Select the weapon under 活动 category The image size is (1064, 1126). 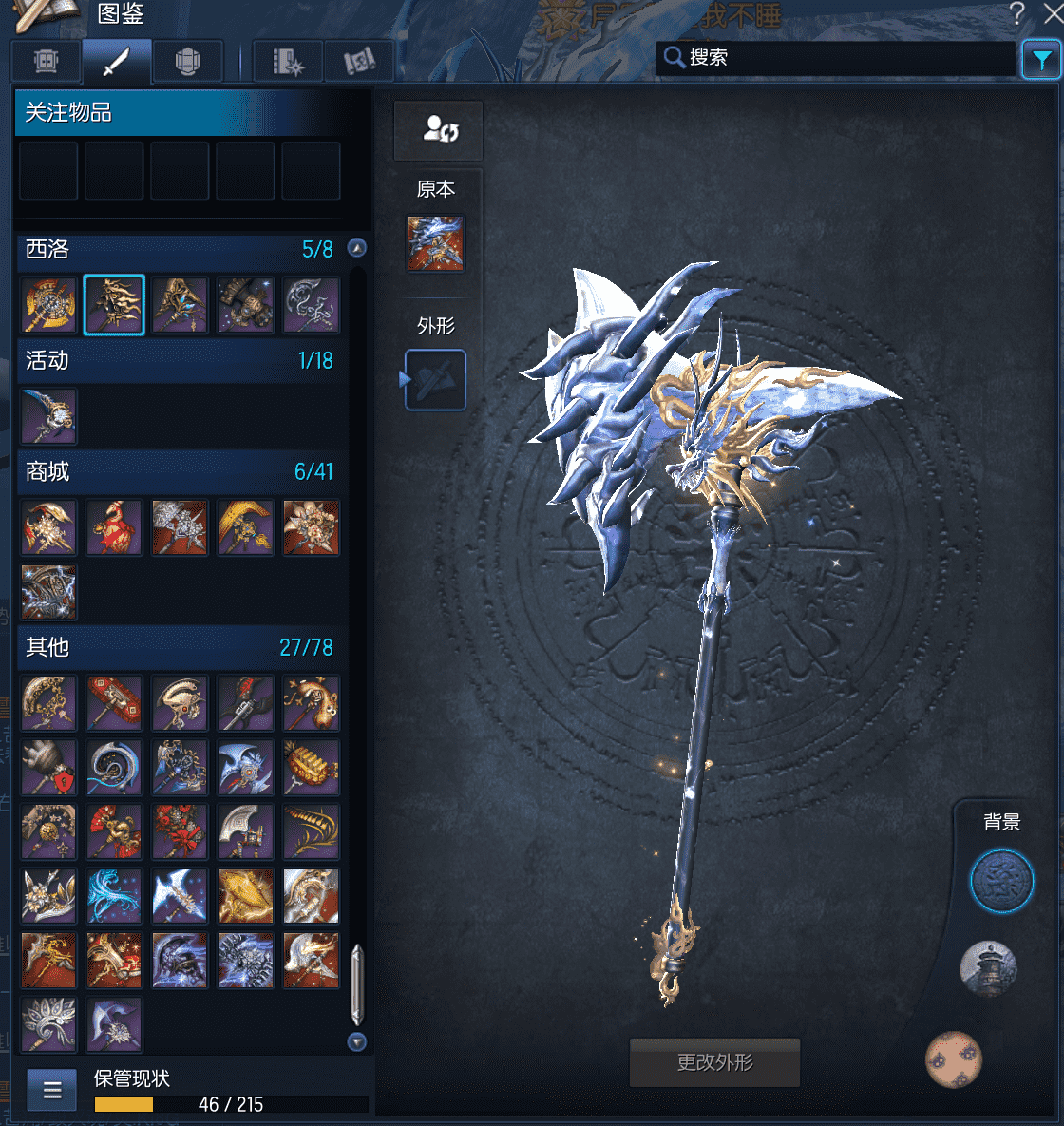tap(49, 416)
